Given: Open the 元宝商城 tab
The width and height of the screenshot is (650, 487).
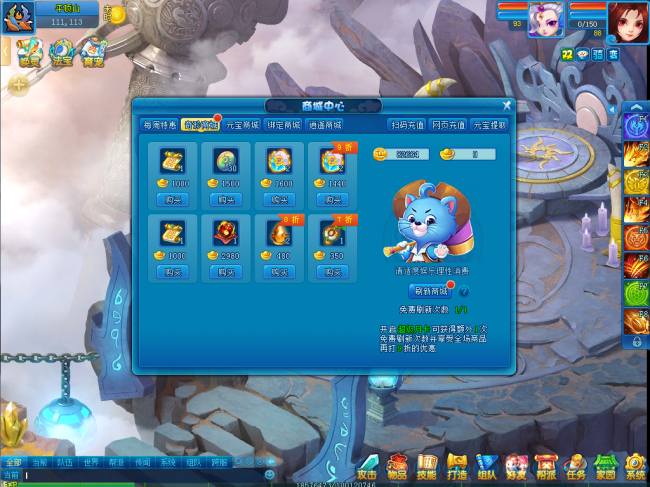Looking at the screenshot, I should coord(242,125).
